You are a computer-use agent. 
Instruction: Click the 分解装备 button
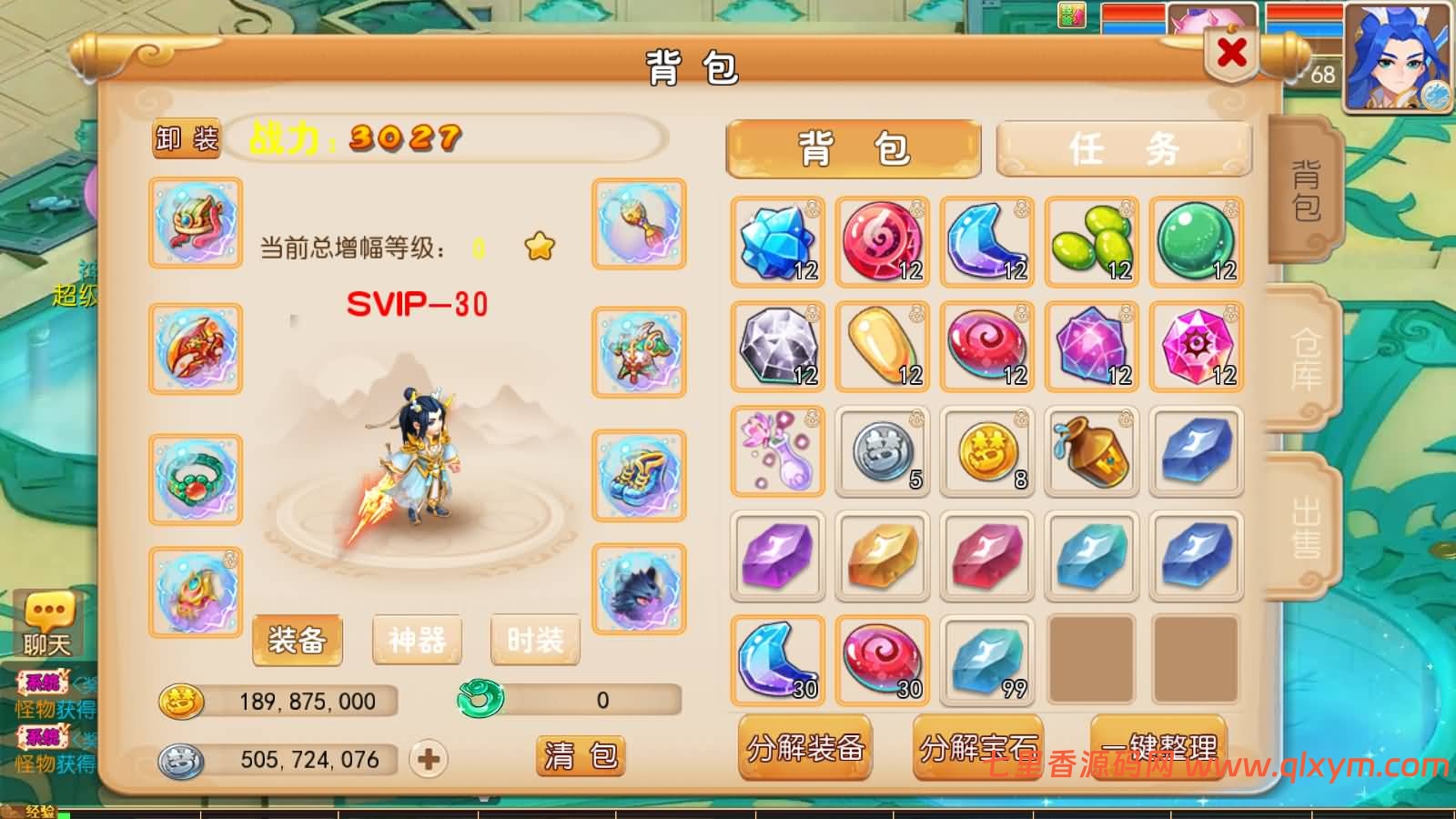point(804,748)
